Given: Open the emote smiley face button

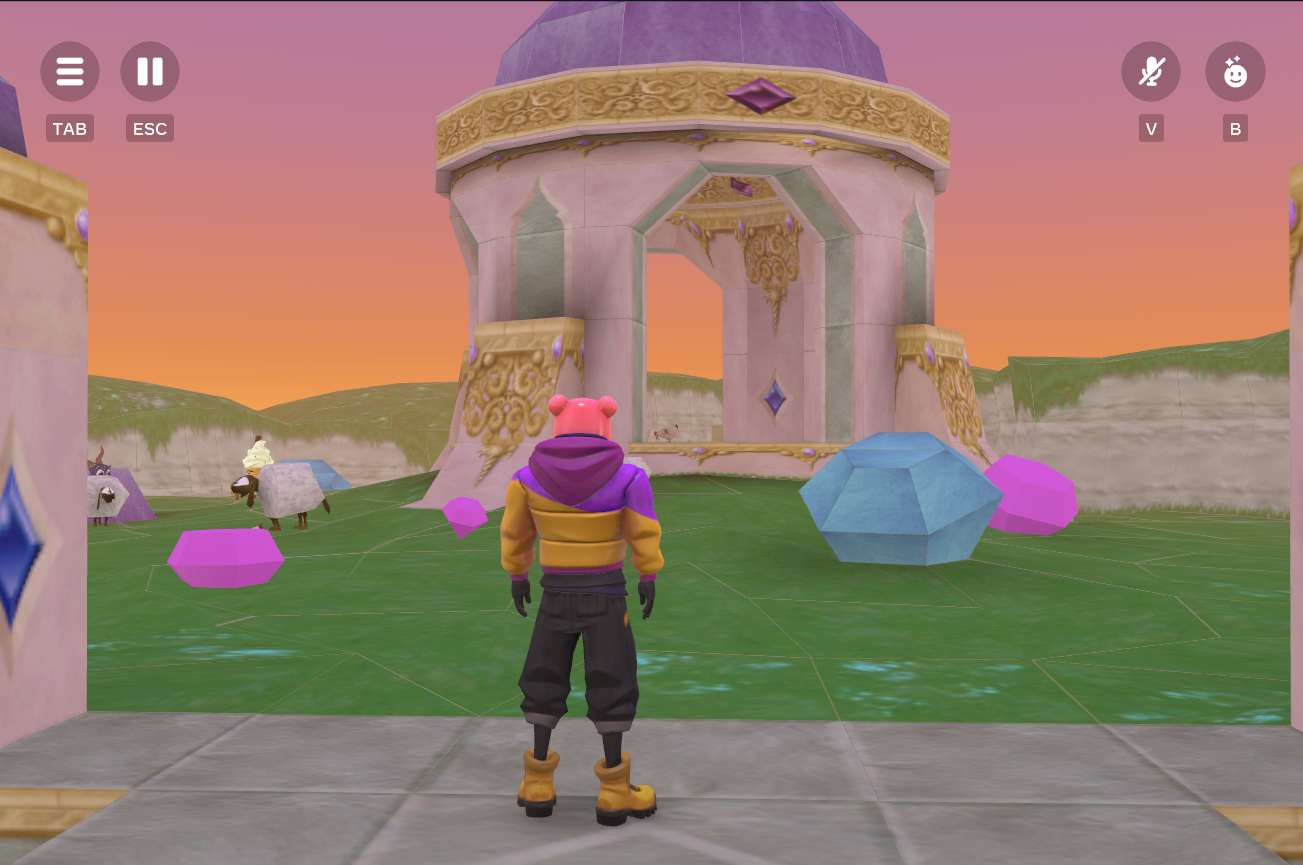Looking at the screenshot, I should coord(1235,72).
